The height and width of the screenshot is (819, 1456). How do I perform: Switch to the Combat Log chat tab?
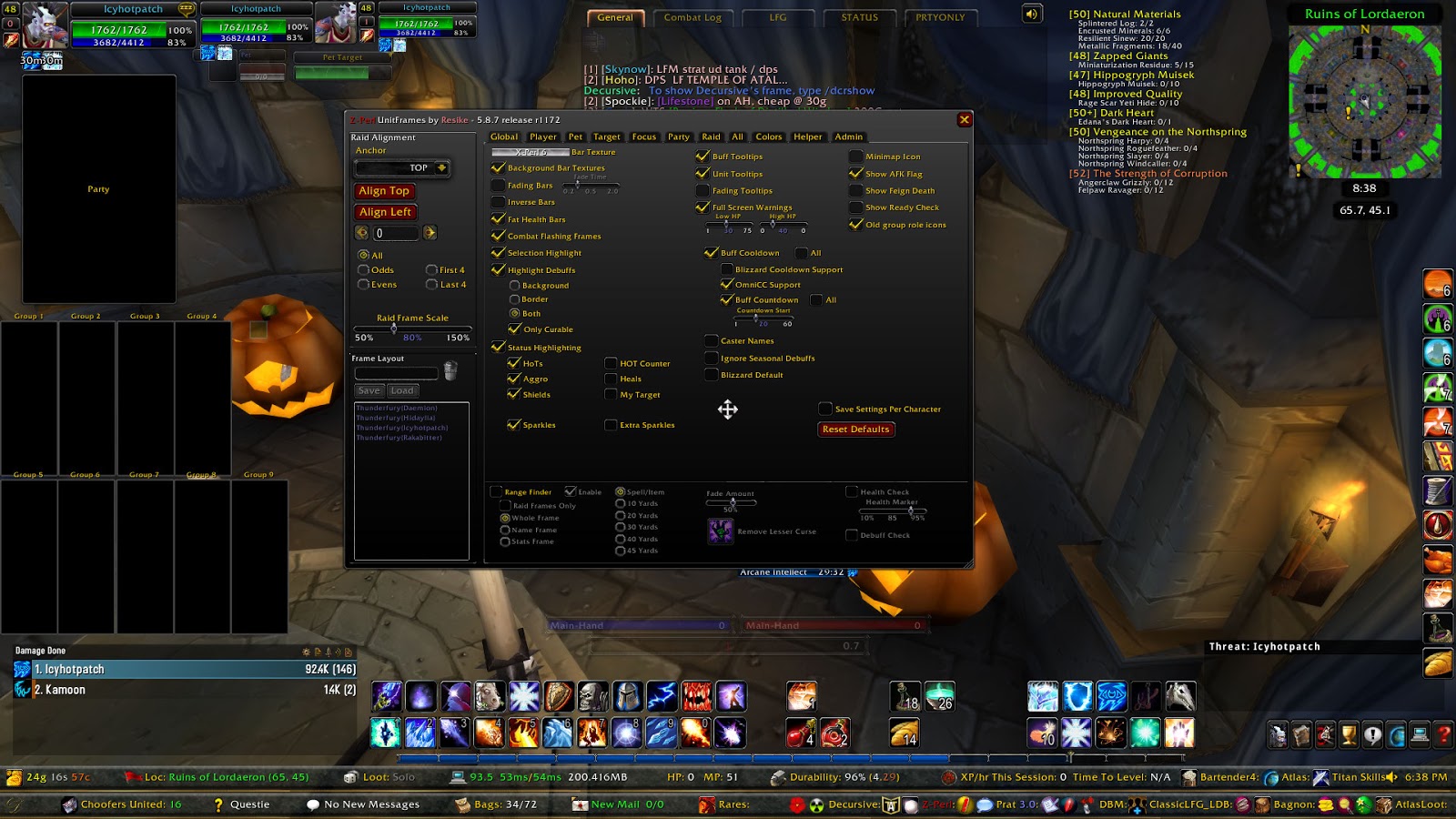tap(693, 16)
